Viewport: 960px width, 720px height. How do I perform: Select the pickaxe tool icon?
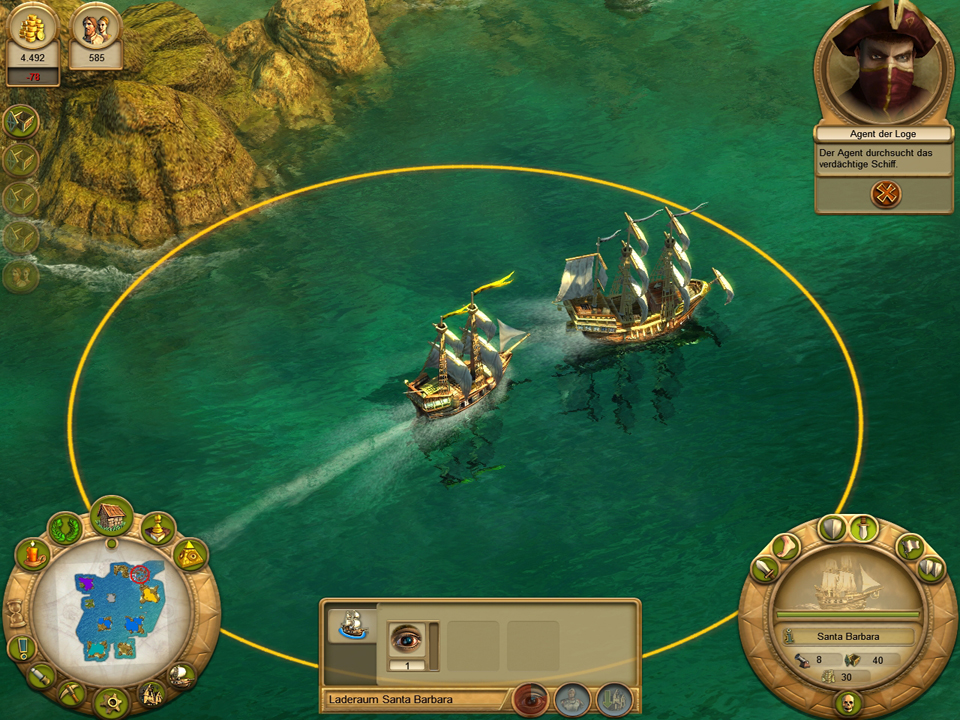[x=73, y=692]
